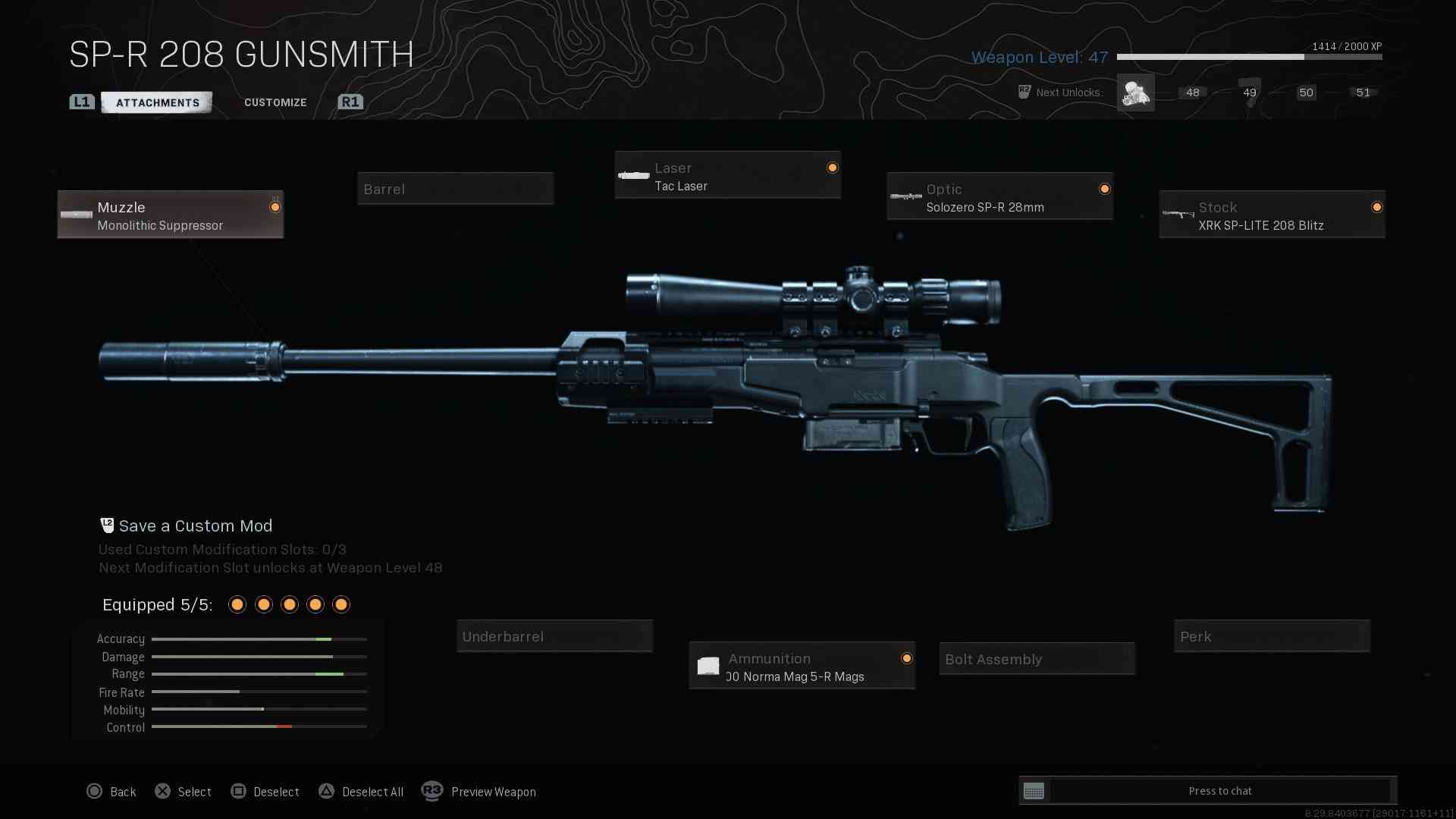Screen dimensions: 1456x819
Task: Select the Muzzle Monolithic Suppressor slot
Action: (x=171, y=215)
